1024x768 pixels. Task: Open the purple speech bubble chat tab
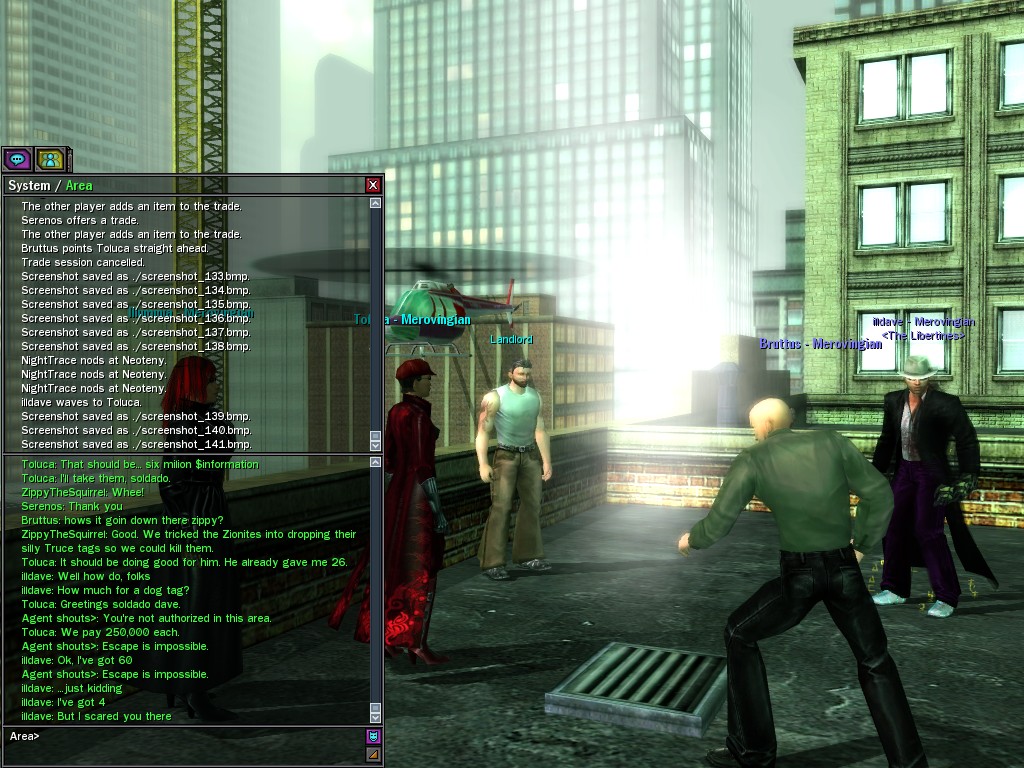17,158
